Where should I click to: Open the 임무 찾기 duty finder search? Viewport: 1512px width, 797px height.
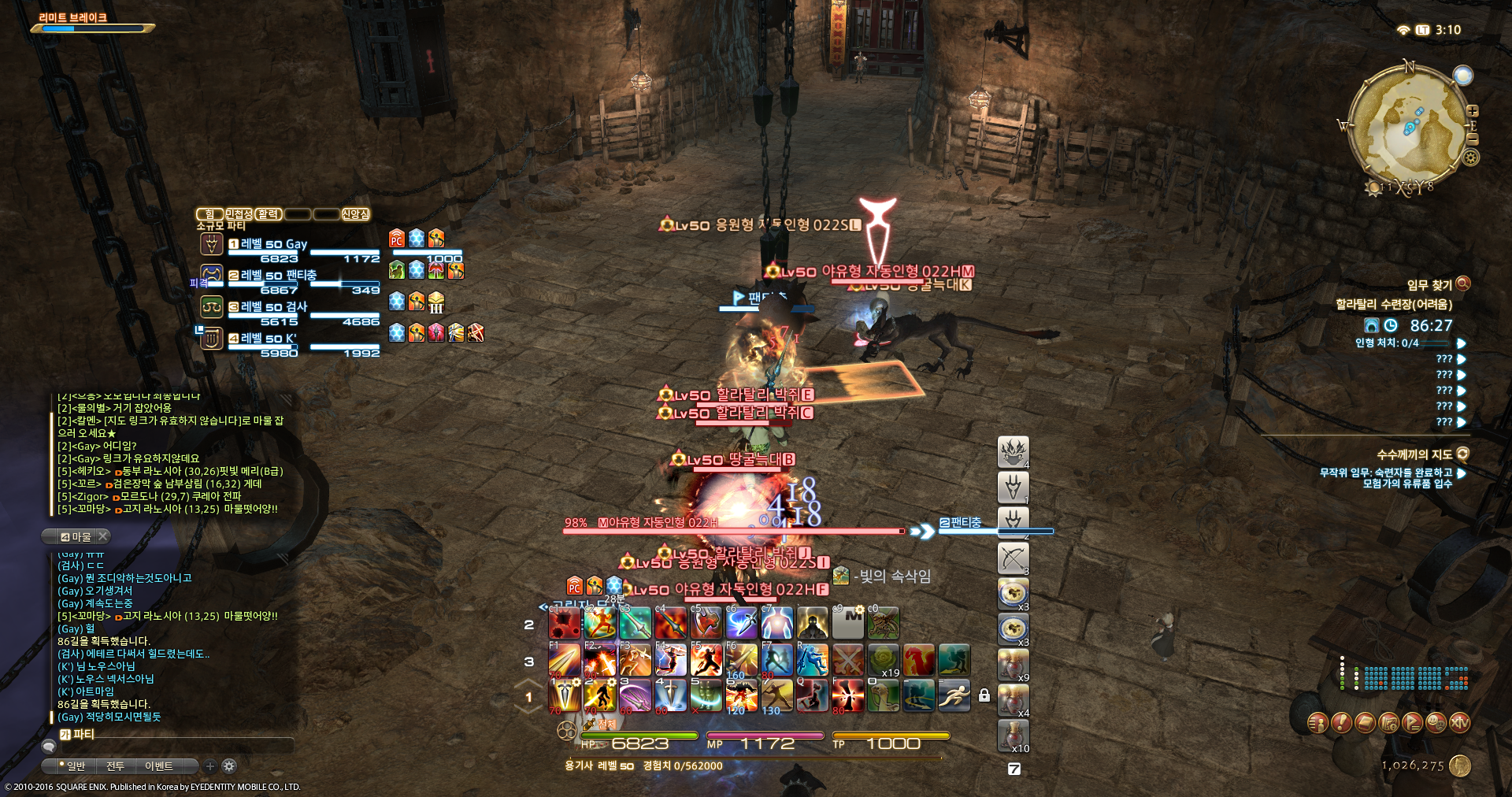[1463, 284]
